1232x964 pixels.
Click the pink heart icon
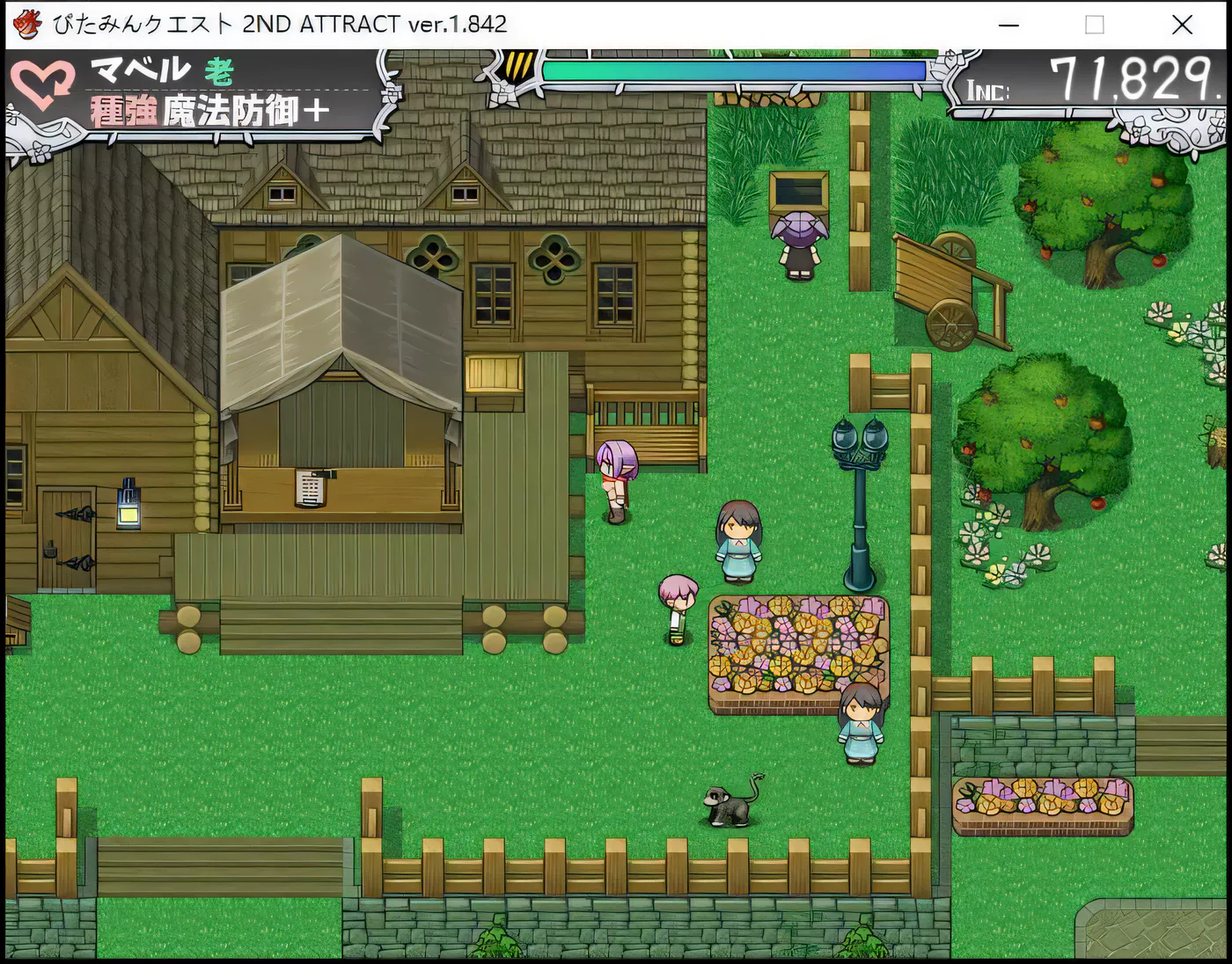click(41, 86)
